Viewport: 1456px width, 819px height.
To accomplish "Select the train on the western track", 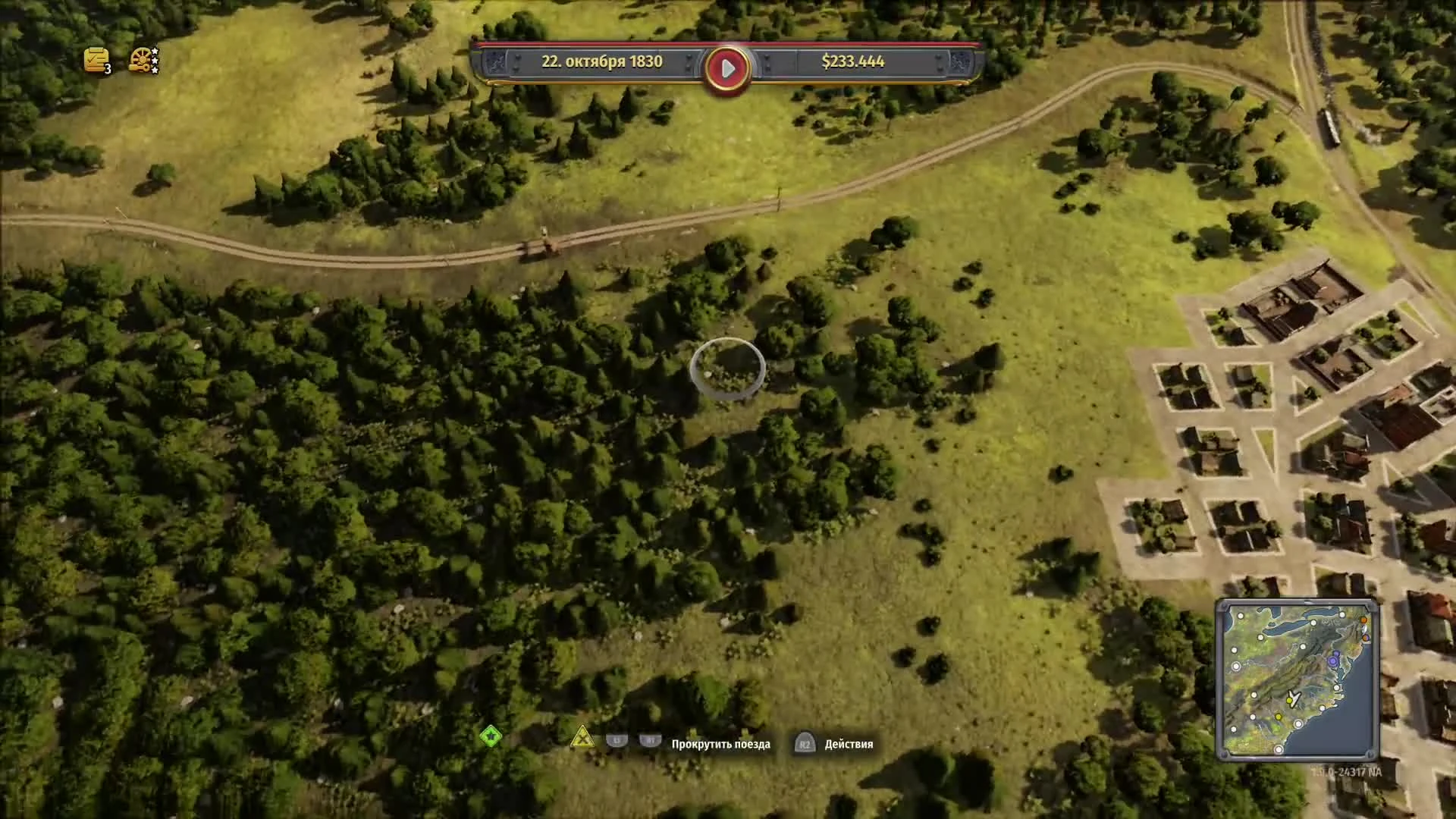I will pos(540,243).
